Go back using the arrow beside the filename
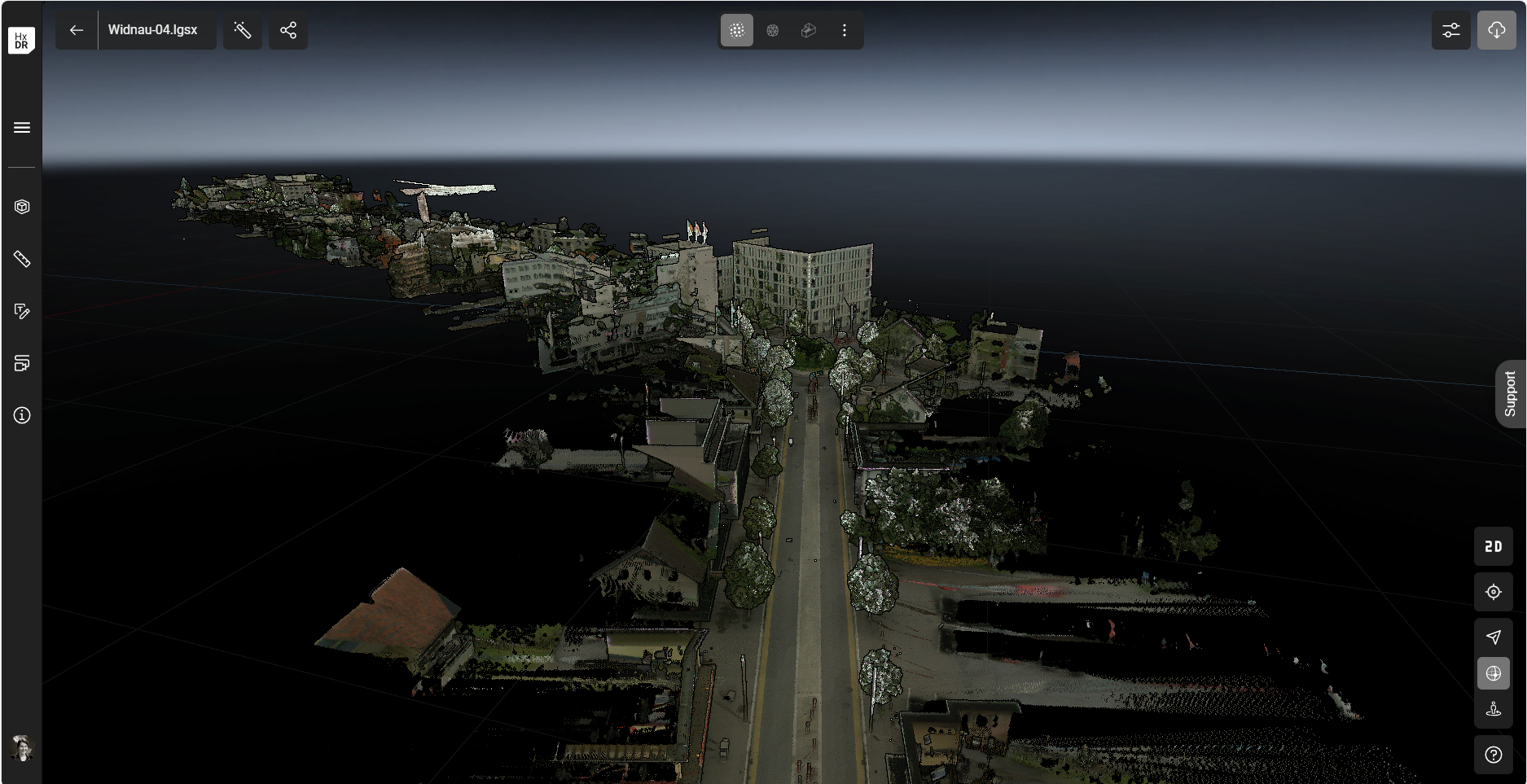This screenshot has width=1527, height=784. [76, 30]
